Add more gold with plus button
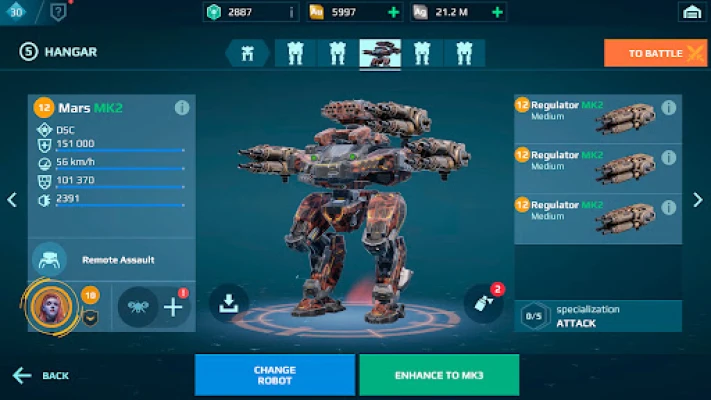This screenshot has width=711, height=400. coord(393,12)
